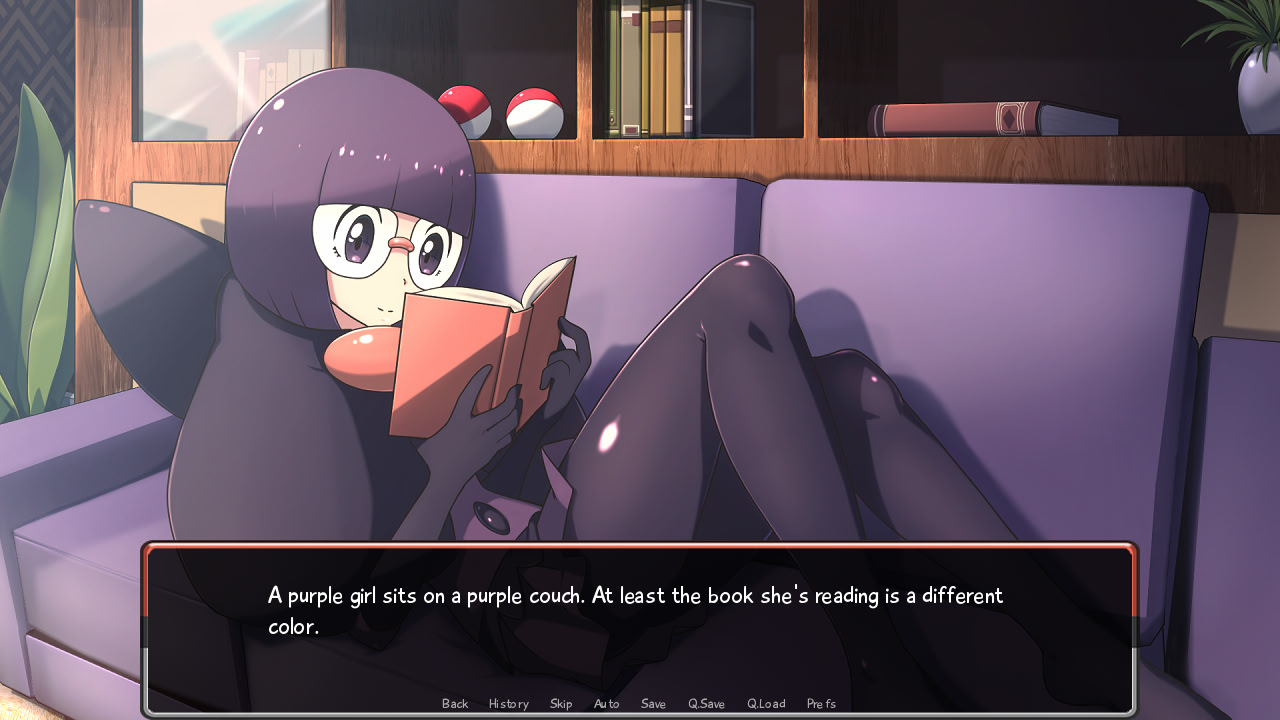The width and height of the screenshot is (1280, 720).
Task: Enable Skip mode
Action: pyautogui.click(x=561, y=703)
